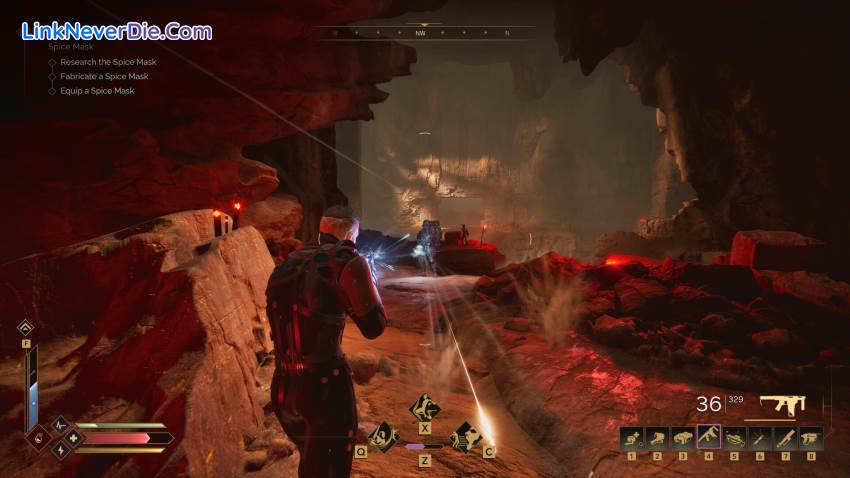Choose the hotbar slot 2 tool

(x=657, y=437)
